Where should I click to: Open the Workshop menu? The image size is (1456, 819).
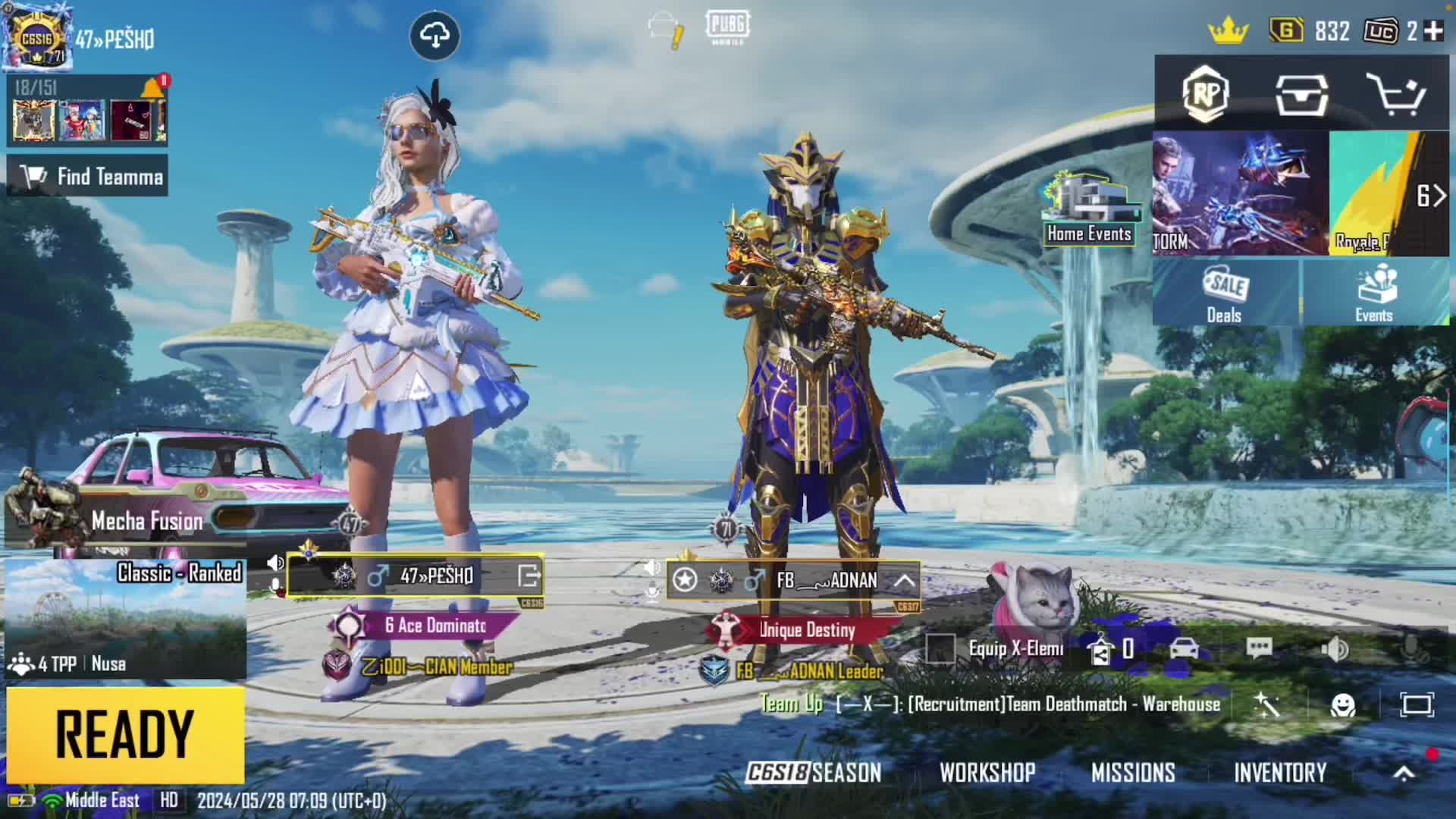tap(987, 773)
